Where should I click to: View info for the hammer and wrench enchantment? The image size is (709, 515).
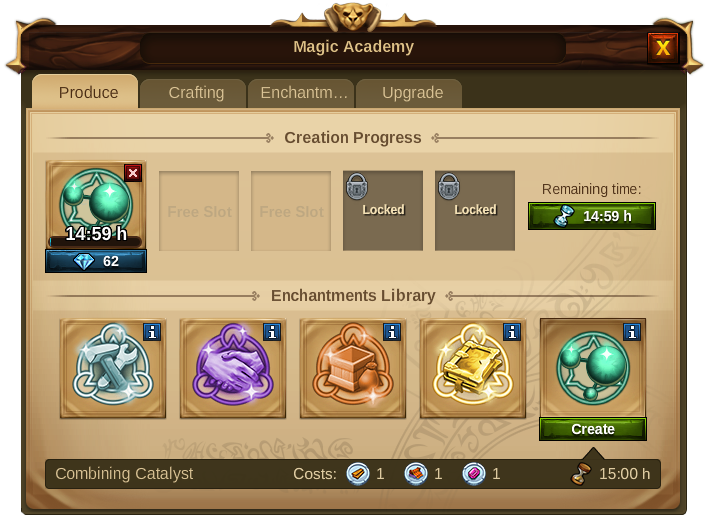point(151,332)
